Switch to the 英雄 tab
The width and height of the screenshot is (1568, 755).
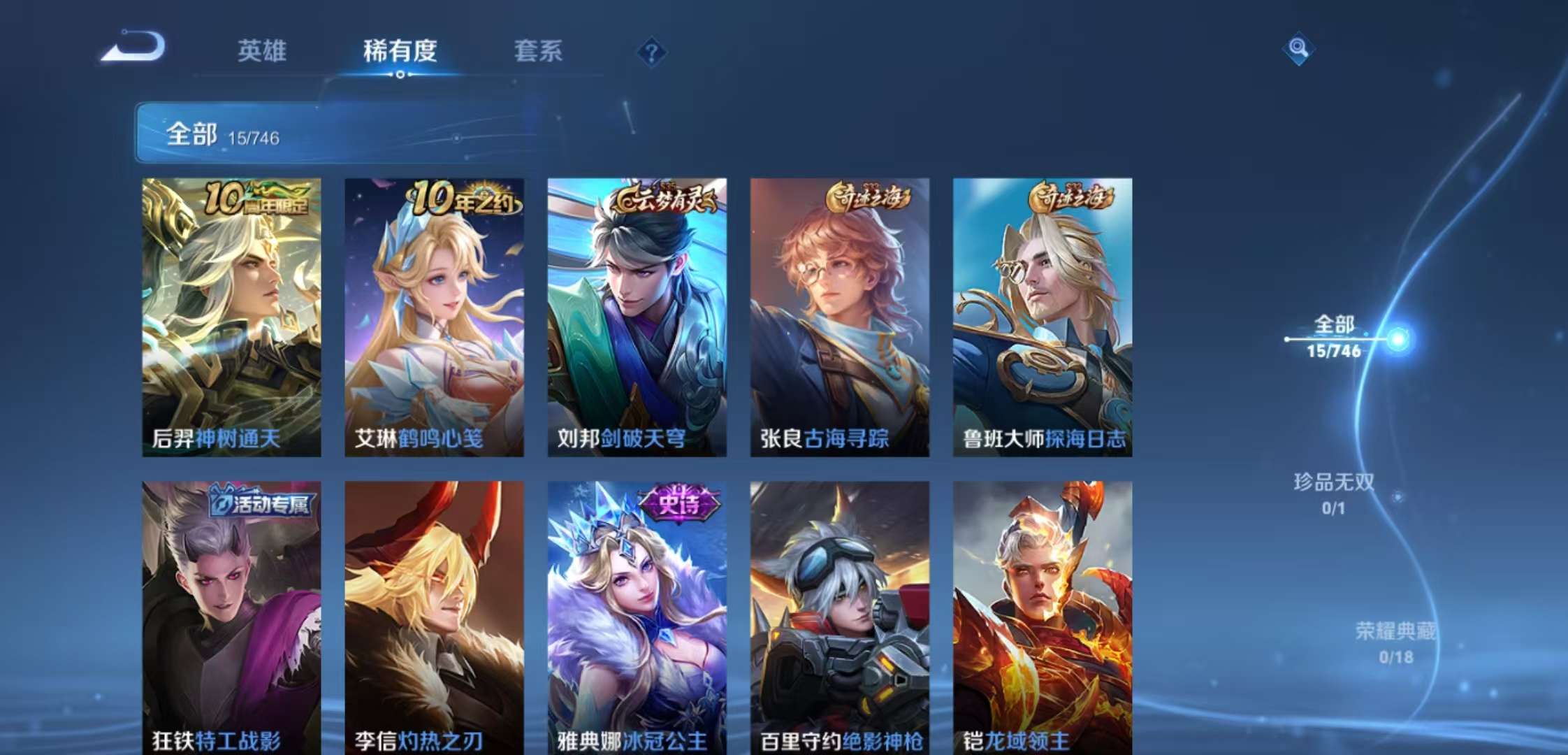[x=261, y=52]
